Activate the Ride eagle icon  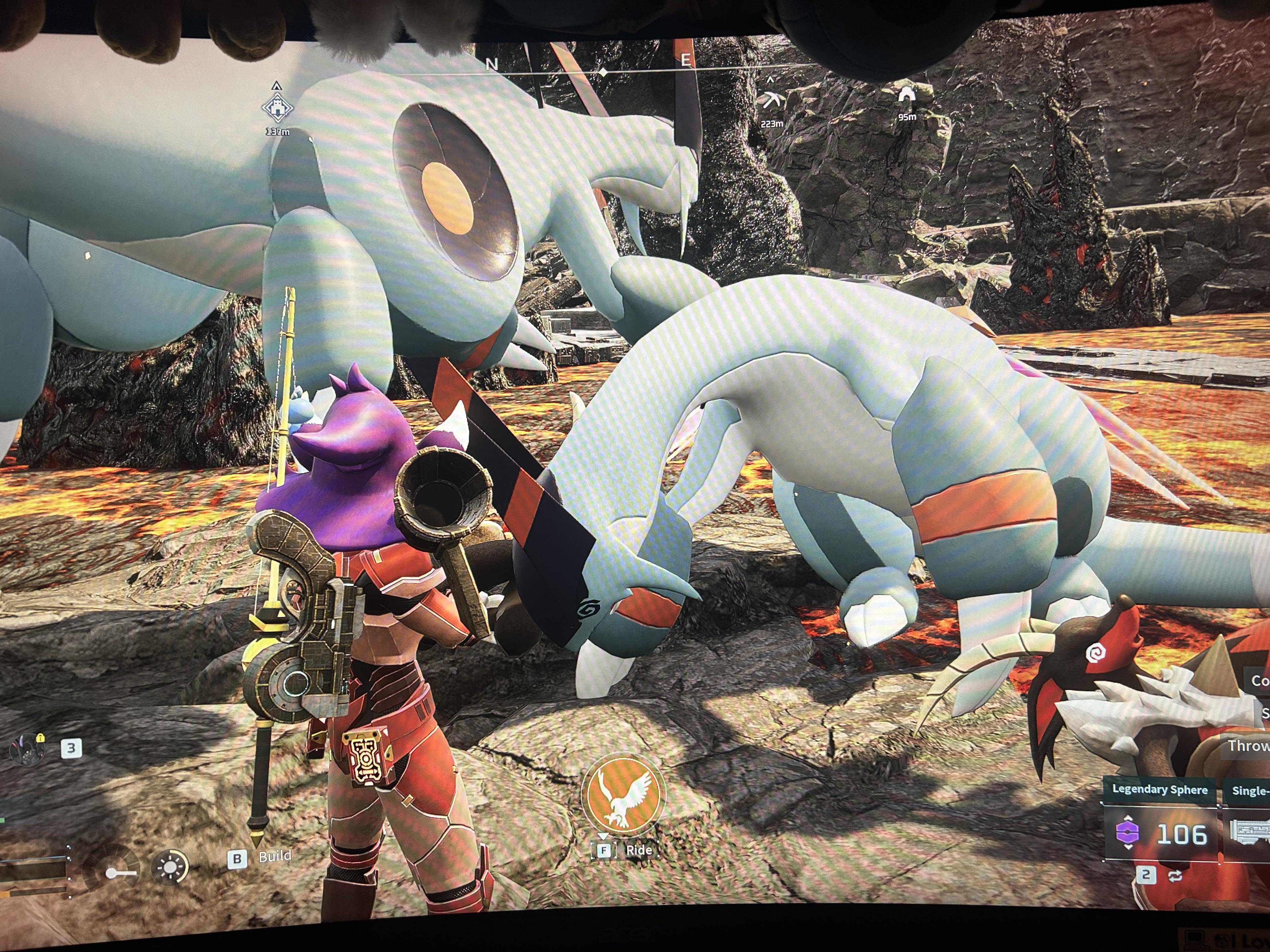624,795
